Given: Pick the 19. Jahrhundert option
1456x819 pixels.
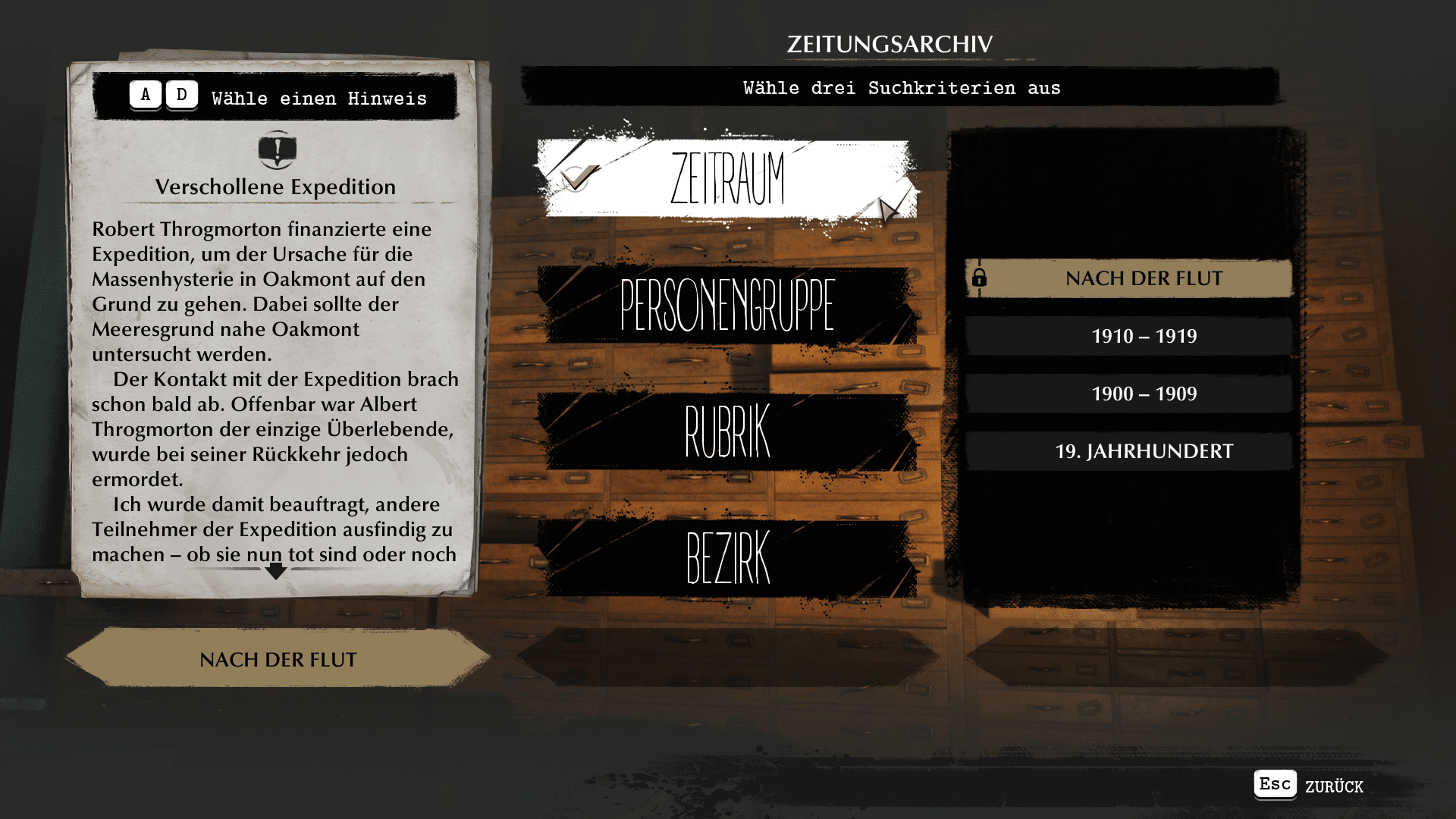Looking at the screenshot, I should click(x=1144, y=451).
